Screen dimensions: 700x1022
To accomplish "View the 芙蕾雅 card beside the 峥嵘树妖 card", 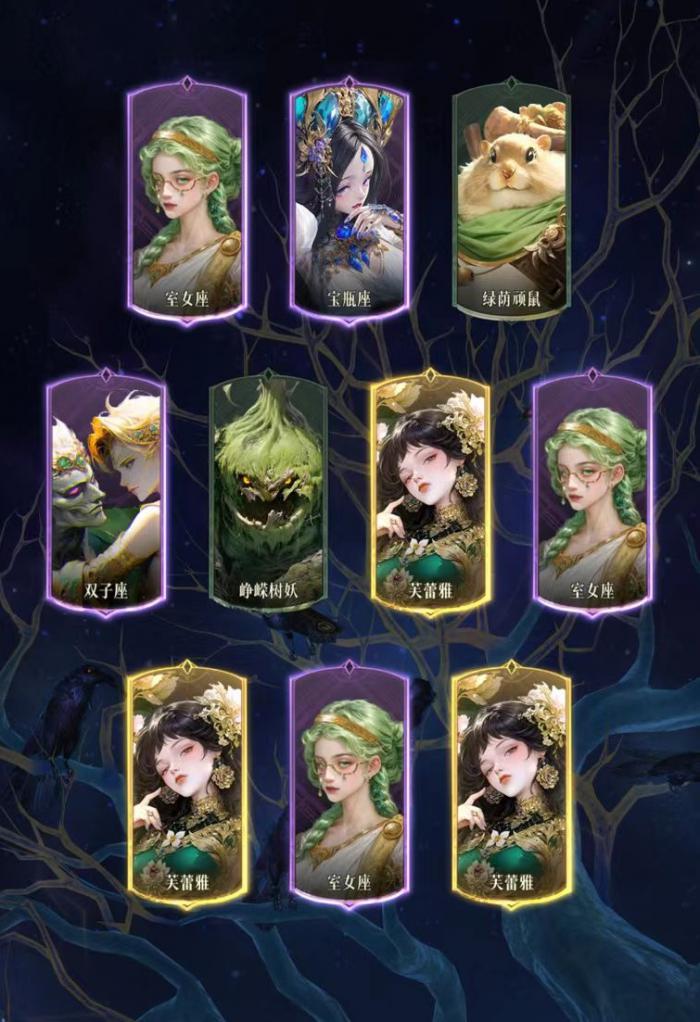I will 430,492.
